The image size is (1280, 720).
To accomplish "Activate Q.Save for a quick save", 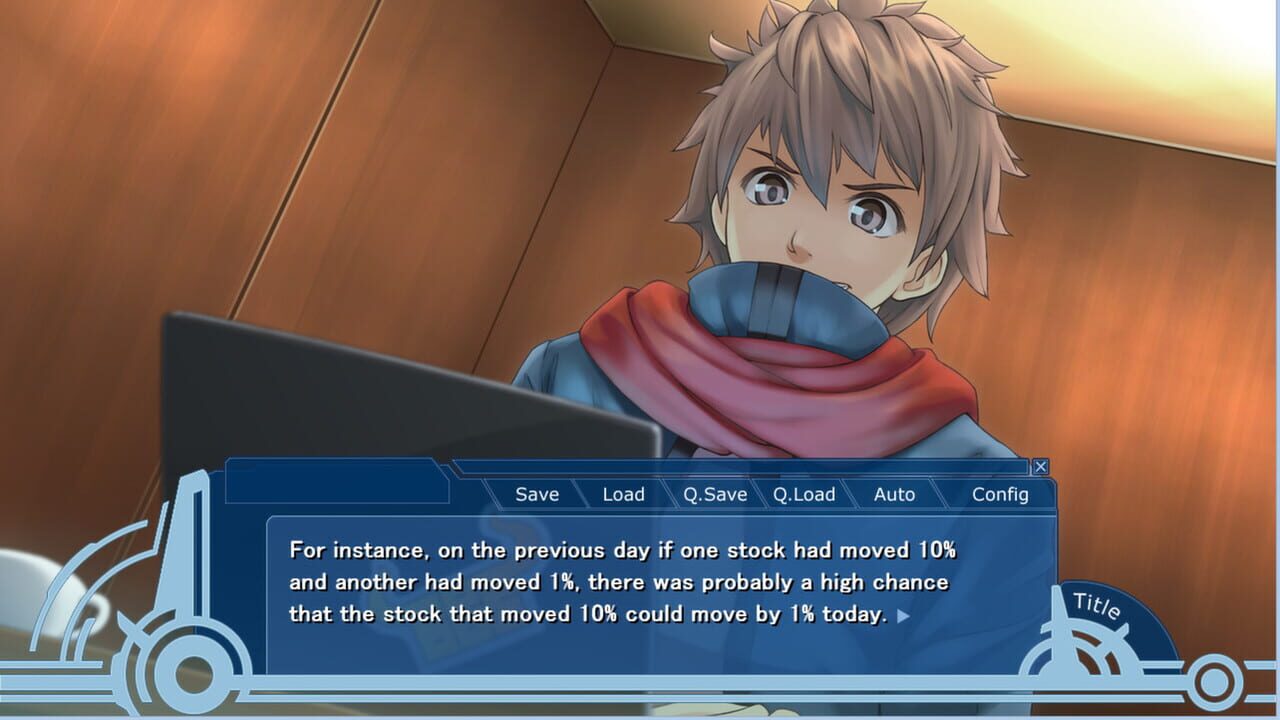I will tap(714, 494).
